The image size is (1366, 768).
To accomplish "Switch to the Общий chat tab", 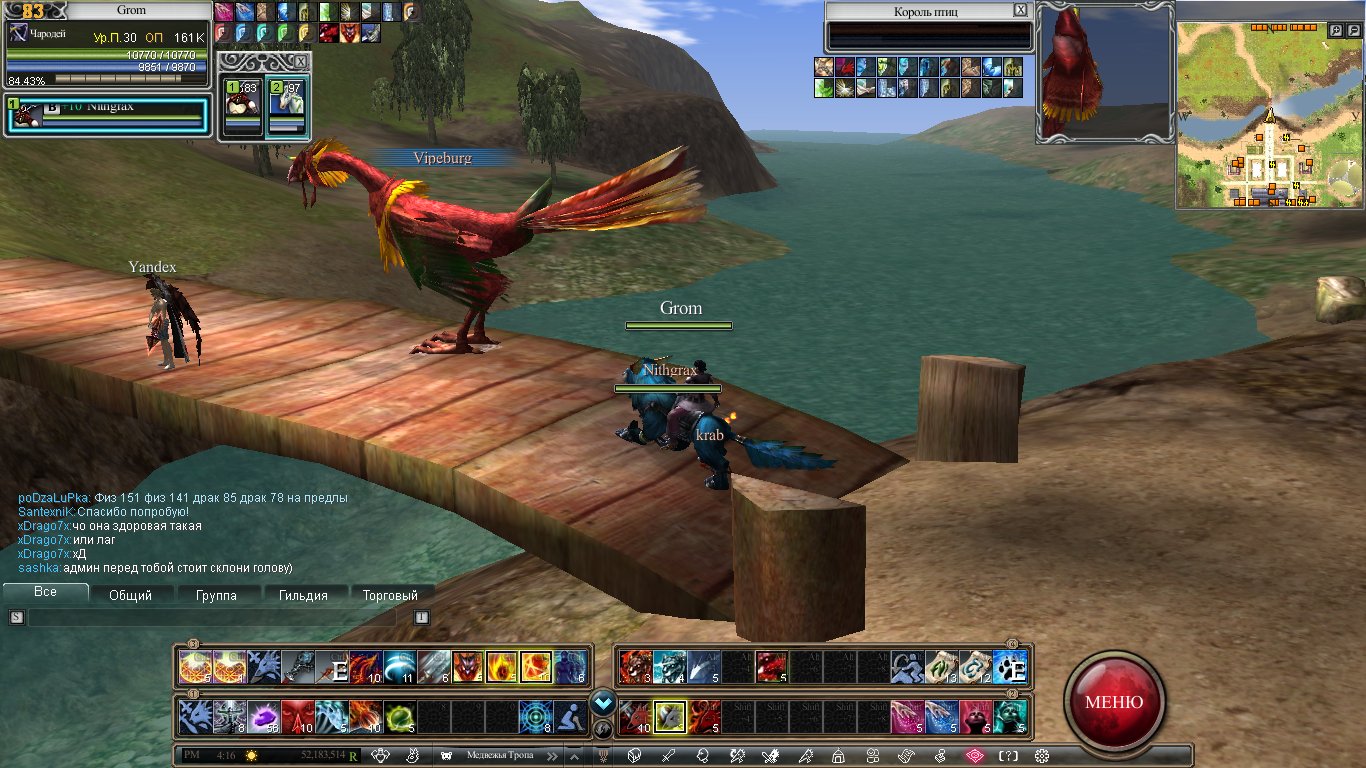I will pos(130,595).
